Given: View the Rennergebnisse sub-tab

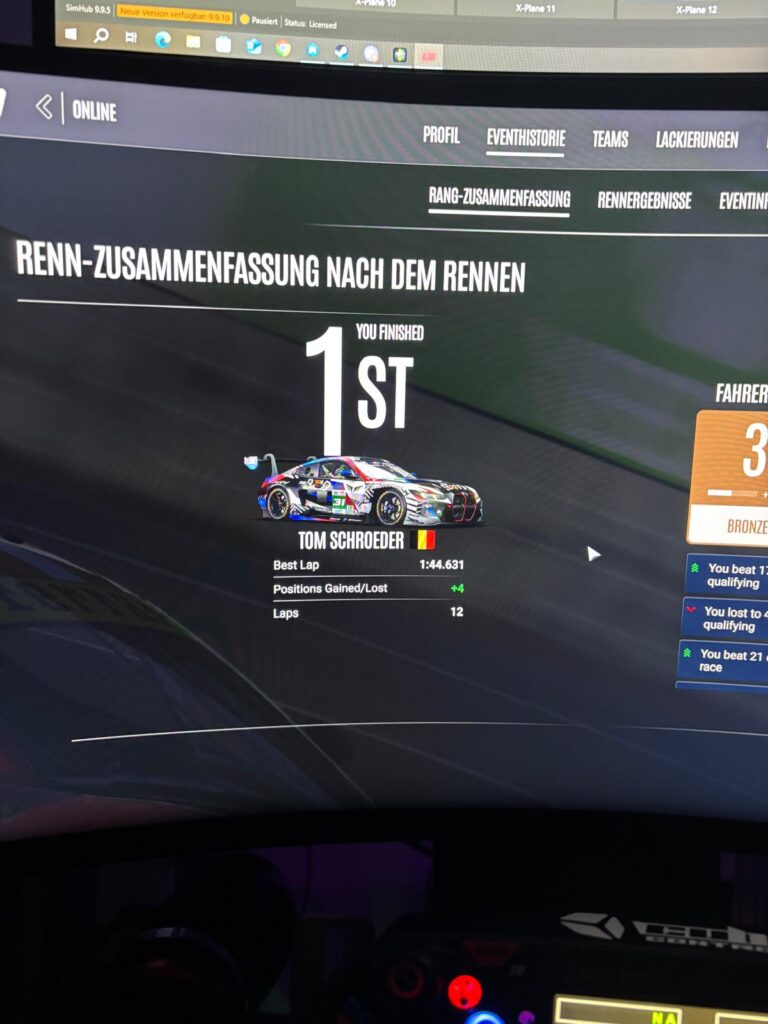Looking at the screenshot, I should click(644, 200).
